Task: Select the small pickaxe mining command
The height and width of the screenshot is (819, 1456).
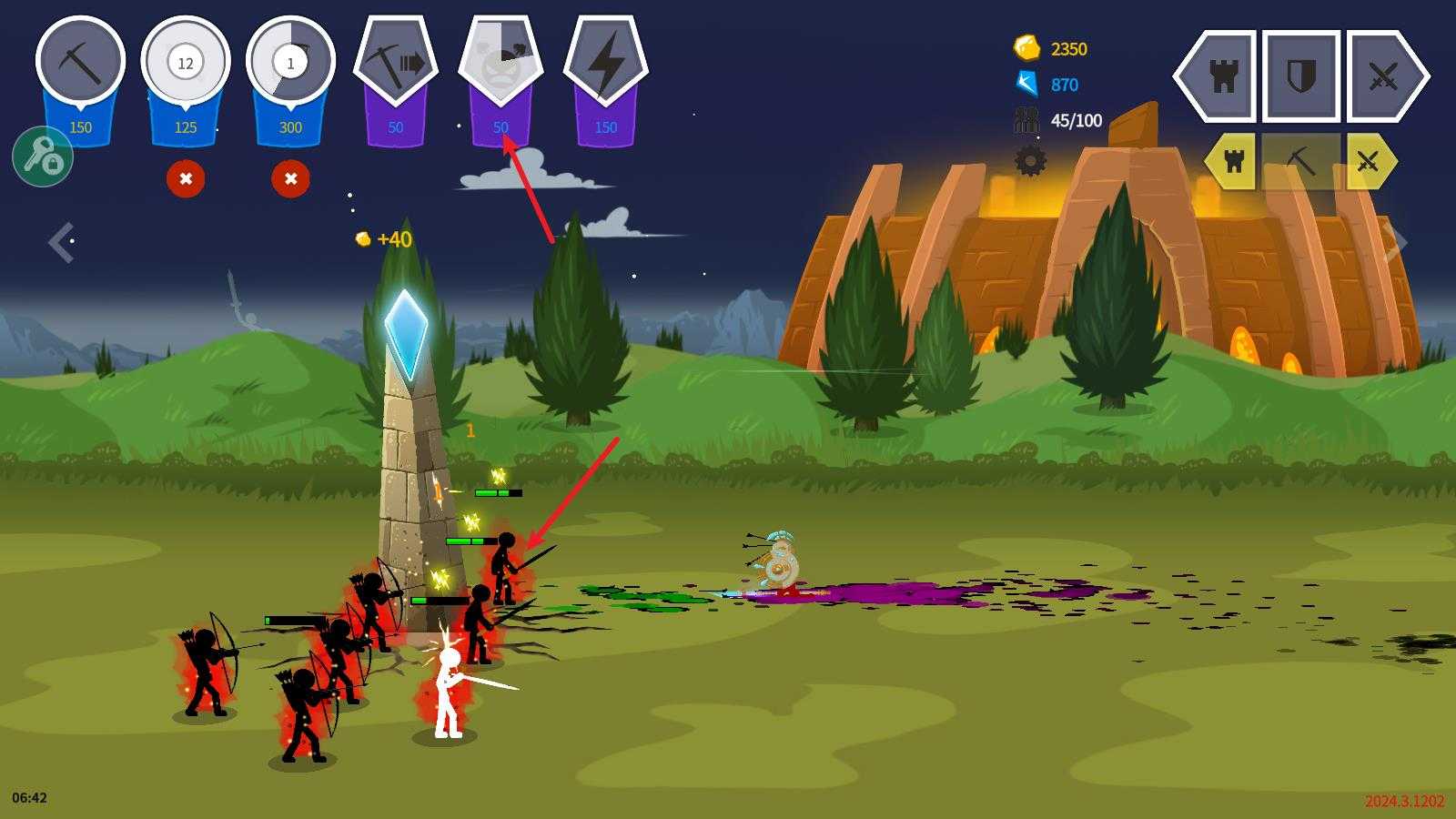Action: (x=1301, y=162)
